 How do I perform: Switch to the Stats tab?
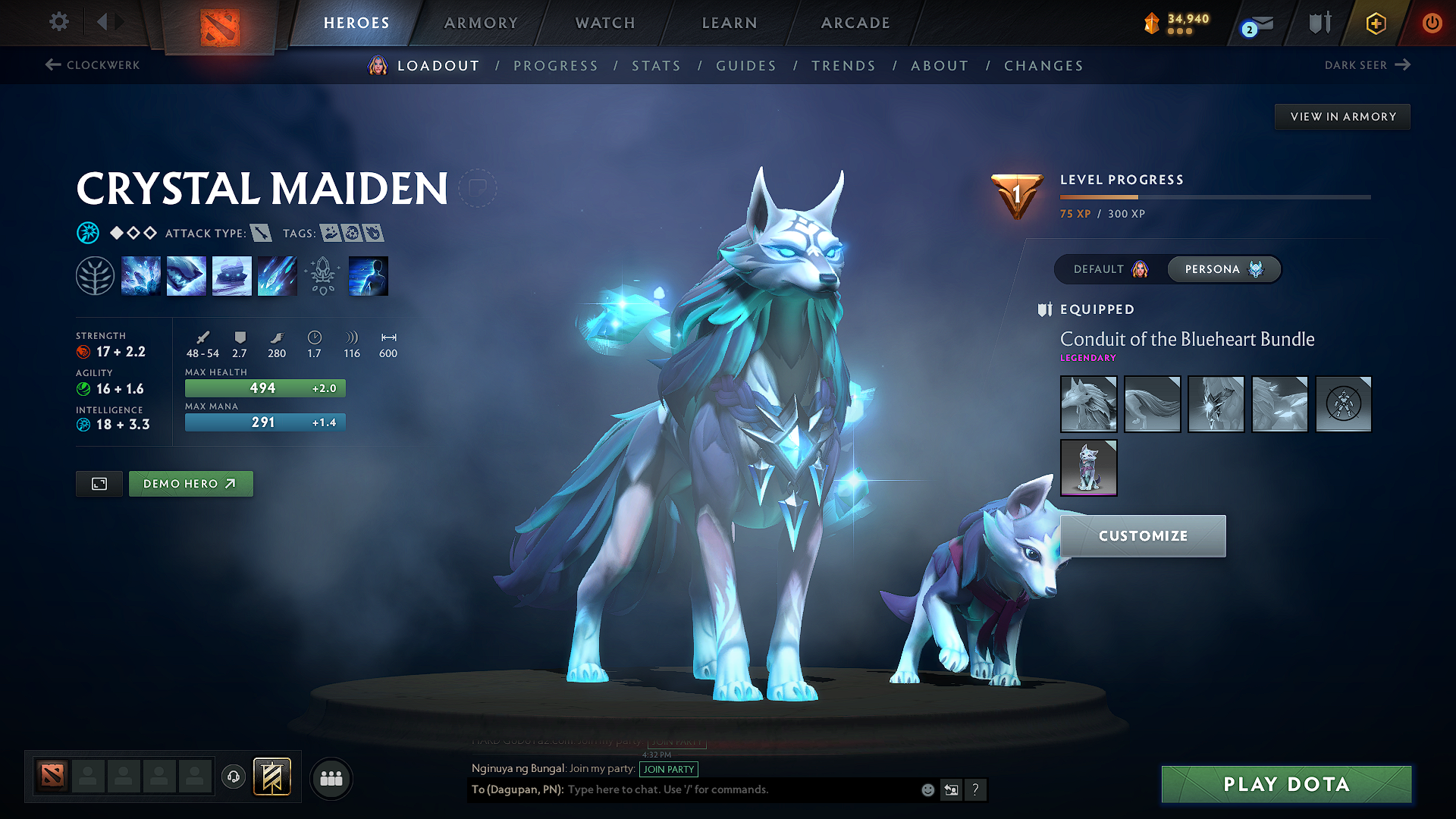[656, 66]
